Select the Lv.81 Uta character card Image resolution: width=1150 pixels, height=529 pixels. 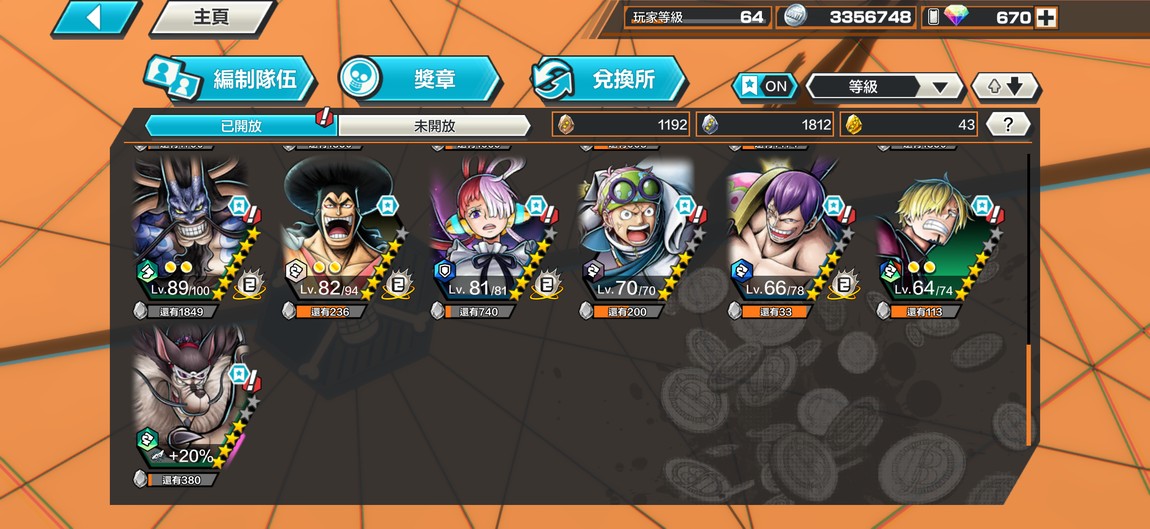488,232
